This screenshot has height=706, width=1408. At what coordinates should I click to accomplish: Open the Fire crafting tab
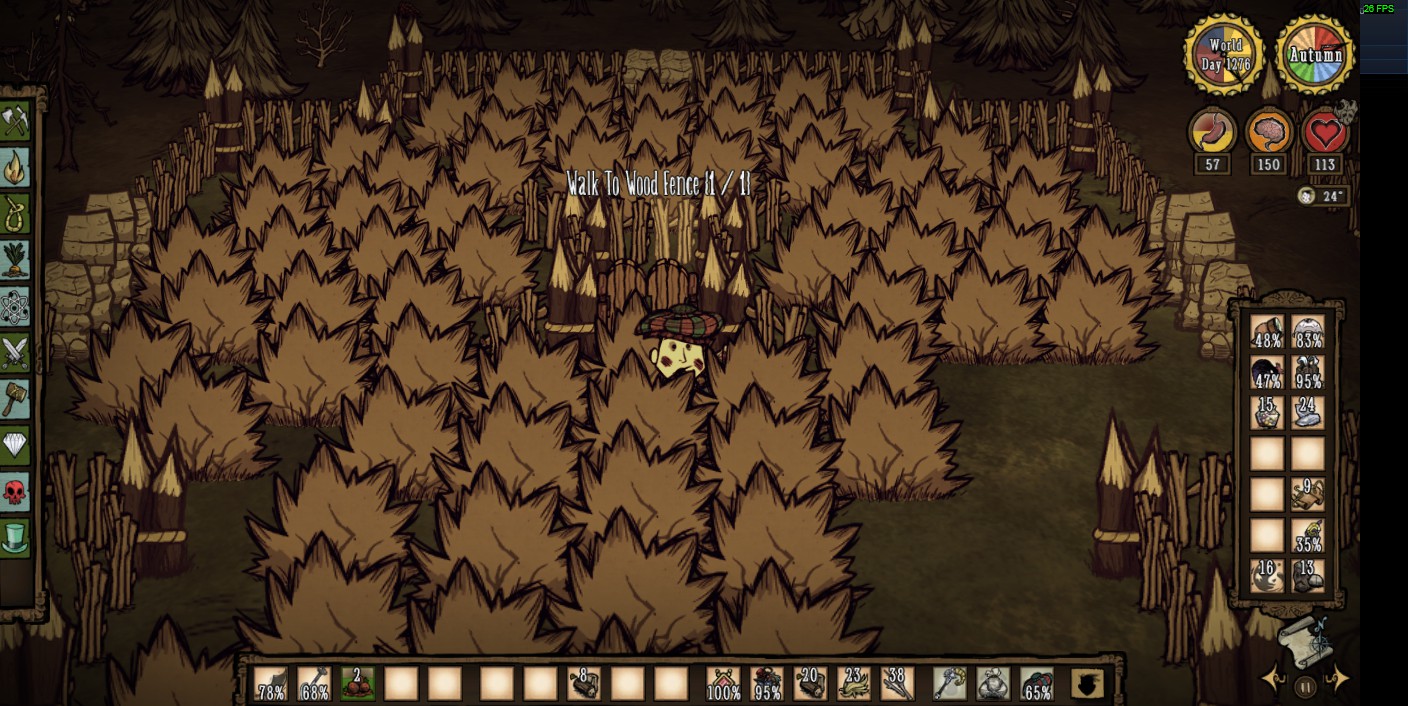coord(15,168)
